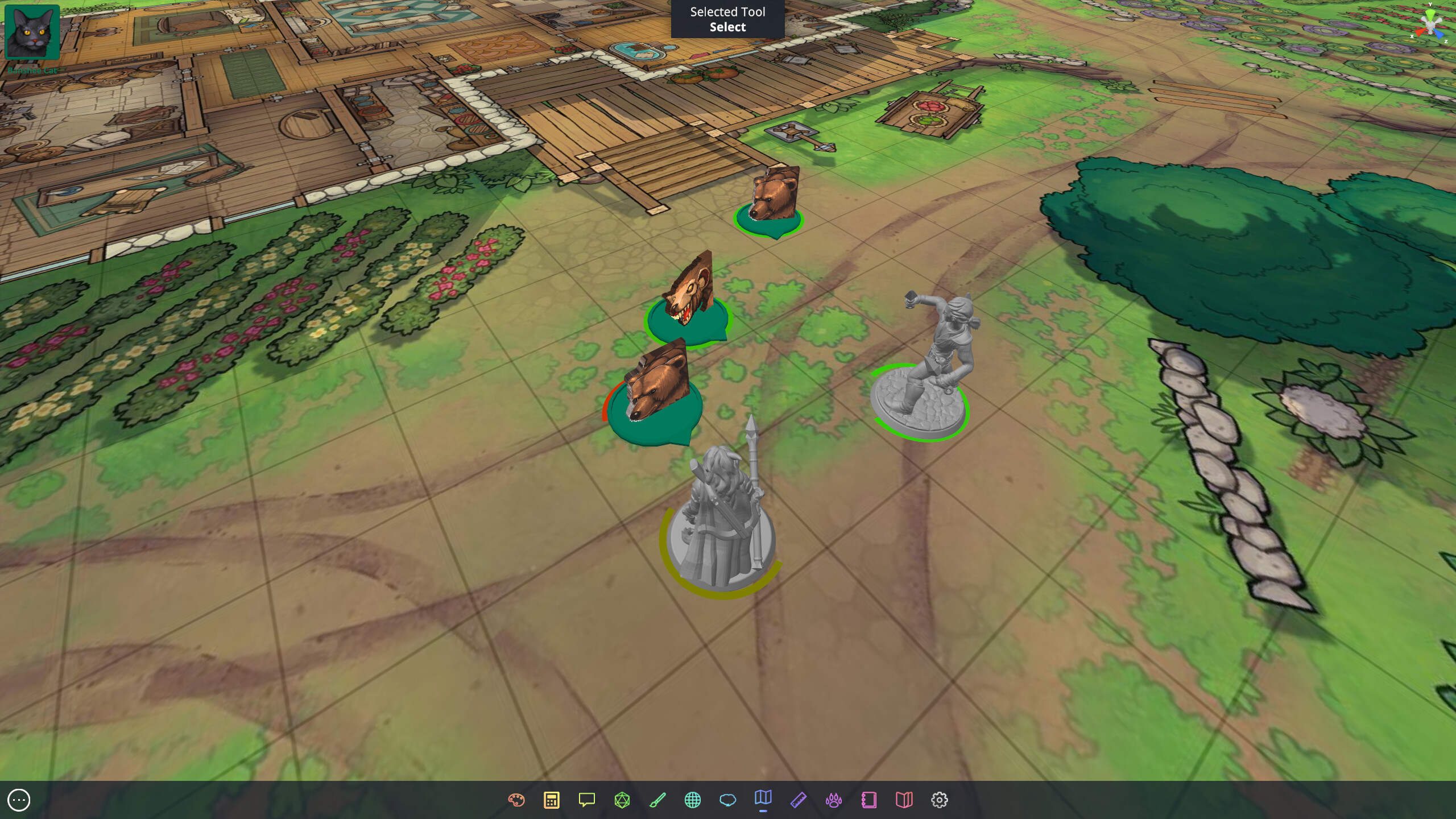Select the ruler measurement tool
This screenshot has width=1456, height=819.
pos(798,799)
